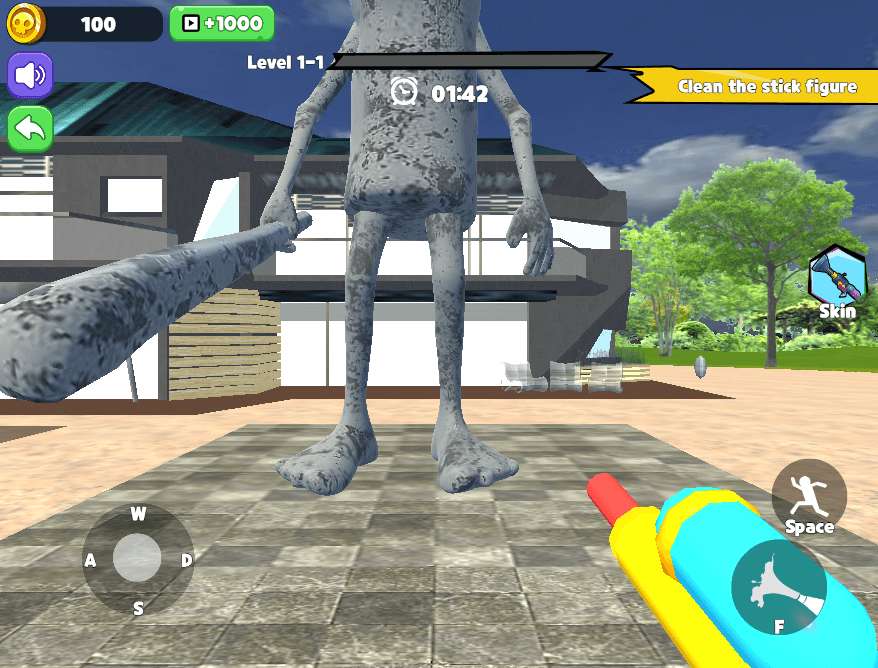The height and width of the screenshot is (668, 878).
Task: Claim the +1000 video reward
Action: [222, 23]
